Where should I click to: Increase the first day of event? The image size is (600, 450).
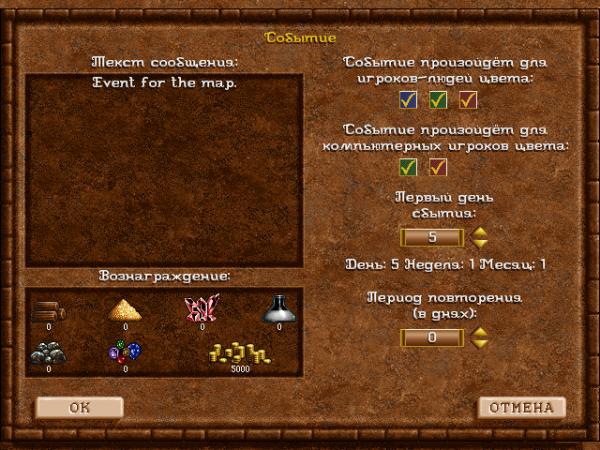[x=480, y=232]
